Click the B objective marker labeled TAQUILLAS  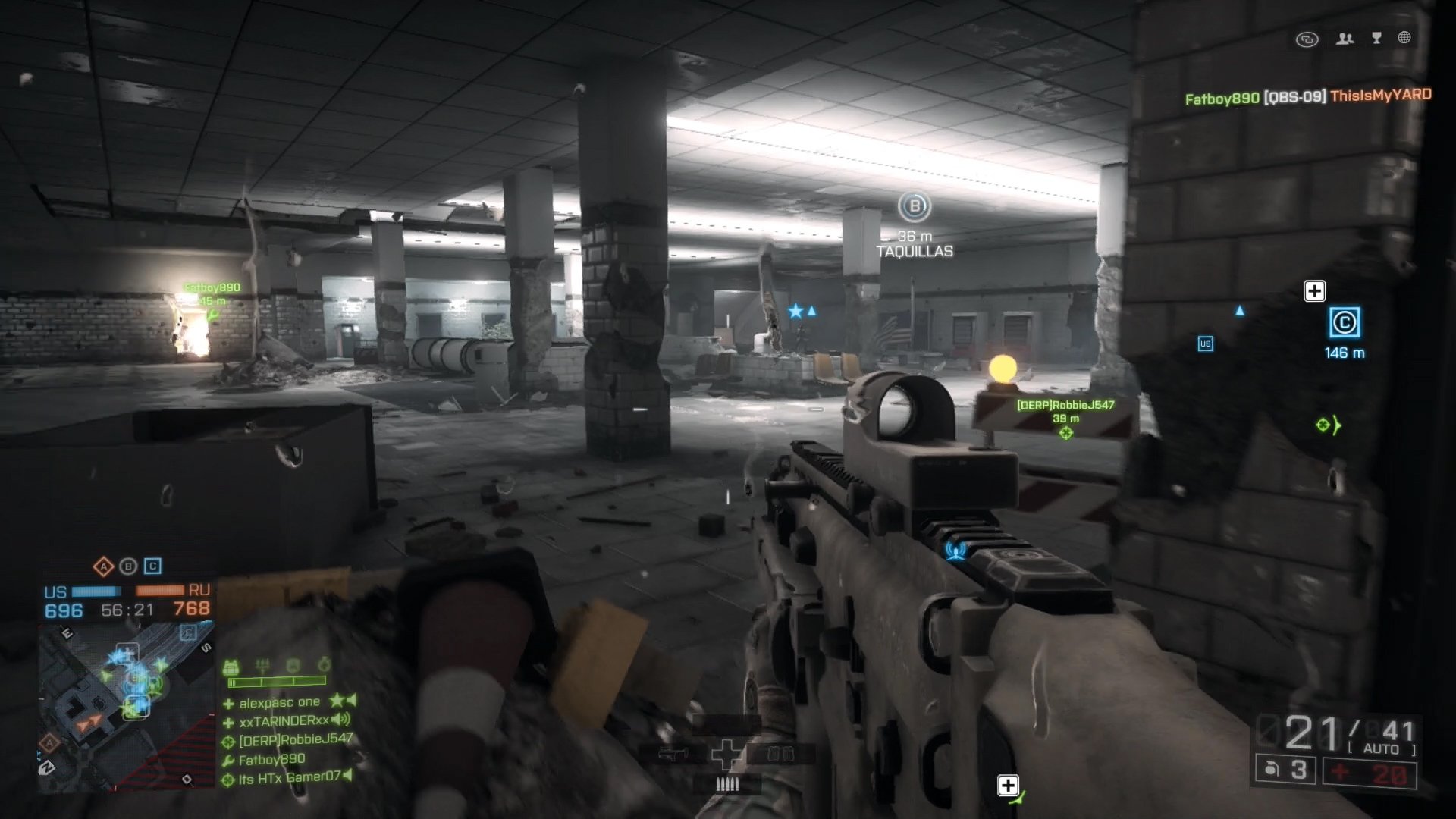915,206
